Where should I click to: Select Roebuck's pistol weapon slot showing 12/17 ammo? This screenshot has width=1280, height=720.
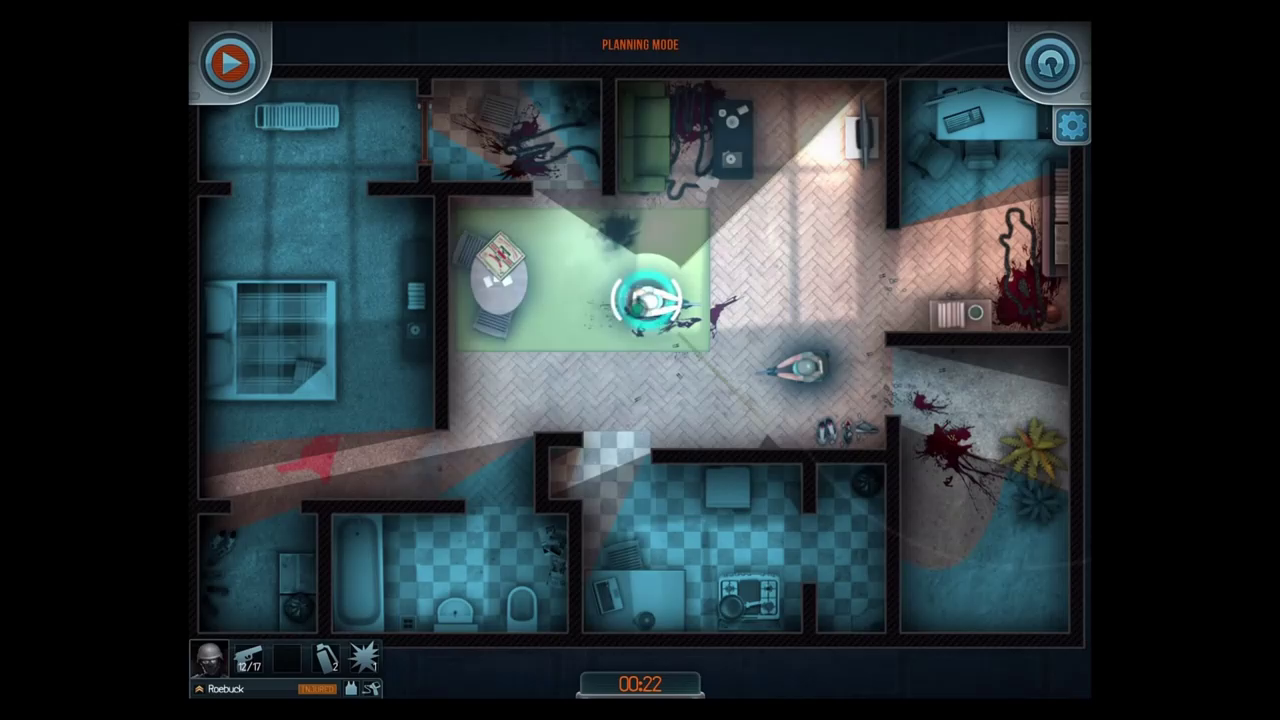tap(248, 656)
